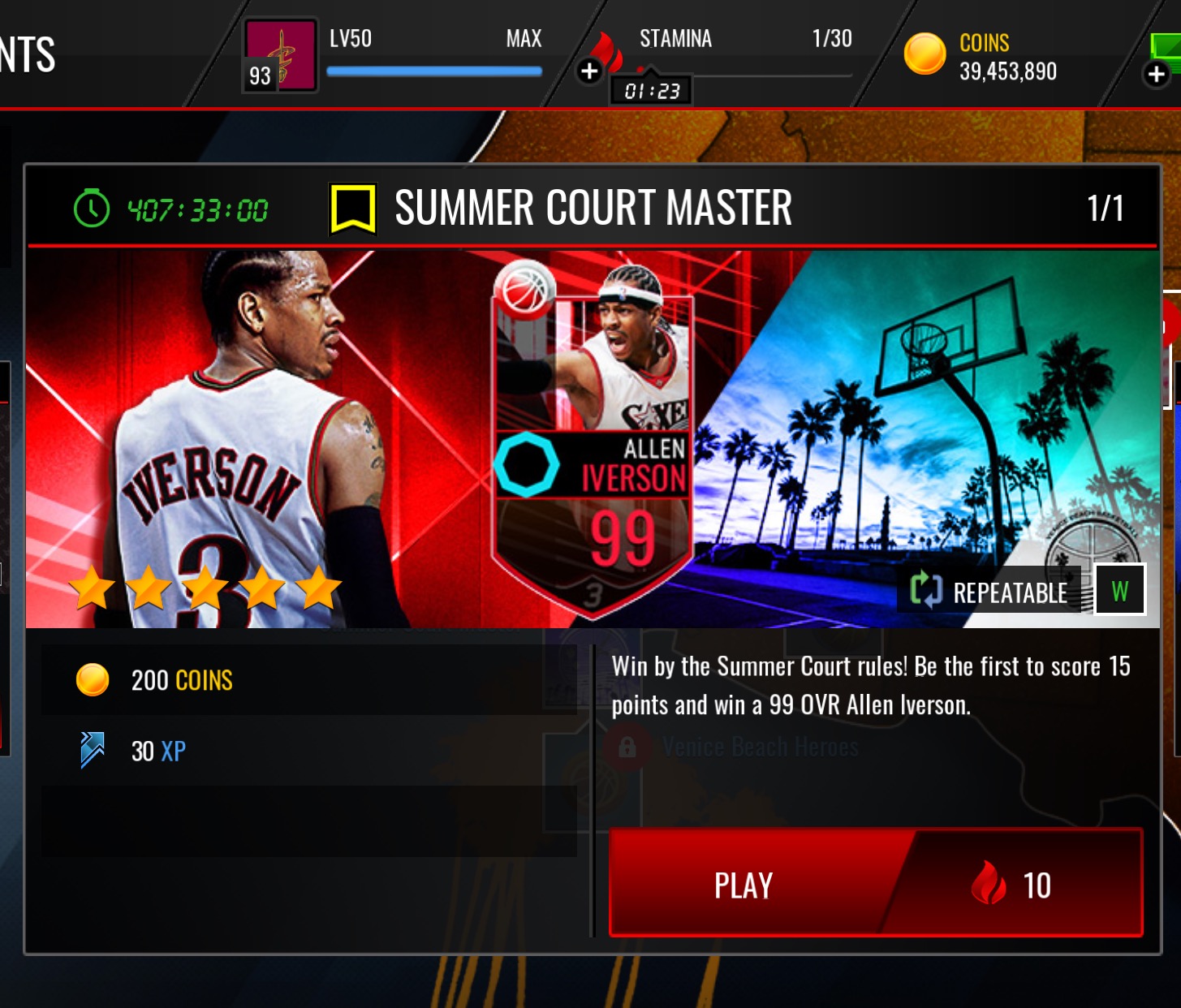Add stamina with the plus button
Screen dimensions: 1181x1008
coord(589,71)
